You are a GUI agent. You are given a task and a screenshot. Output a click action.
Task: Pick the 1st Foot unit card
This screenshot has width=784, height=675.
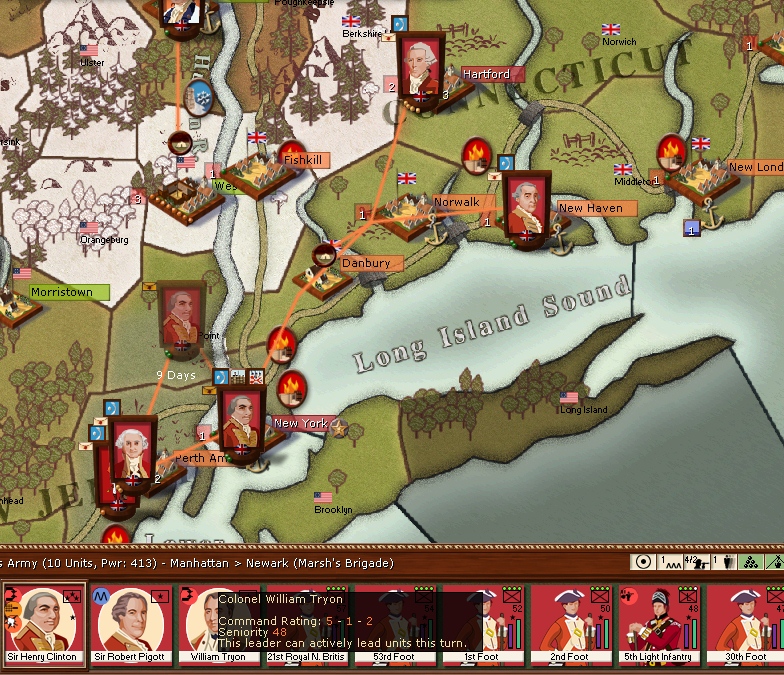pyautogui.click(x=481, y=625)
